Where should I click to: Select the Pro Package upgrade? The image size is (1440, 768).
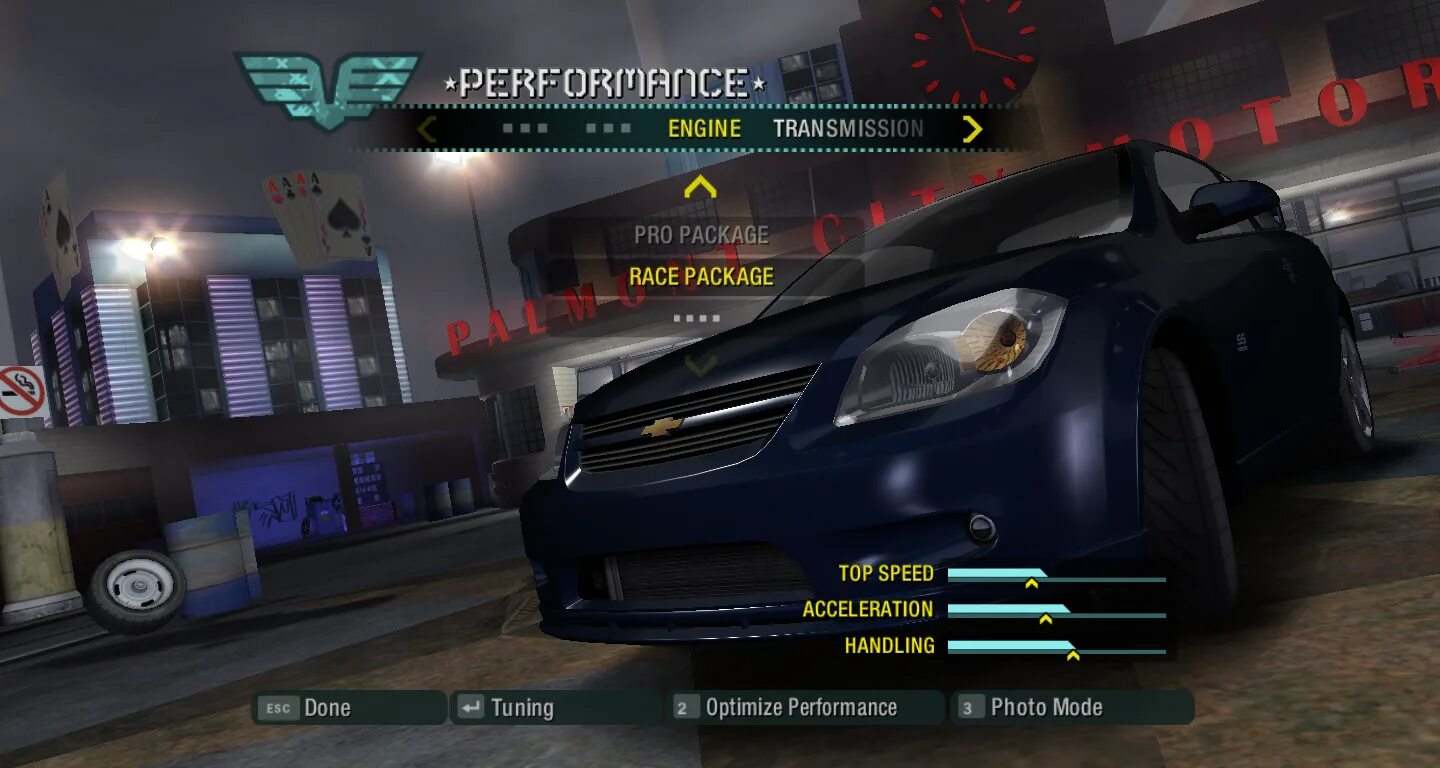click(701, 235)
